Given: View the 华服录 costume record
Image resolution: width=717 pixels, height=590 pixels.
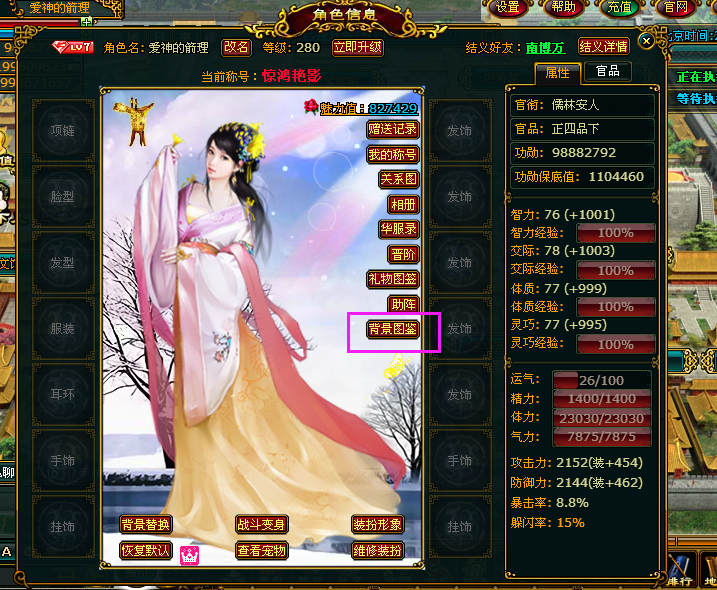Looking at the screenshot, I should tap(397, 229).
